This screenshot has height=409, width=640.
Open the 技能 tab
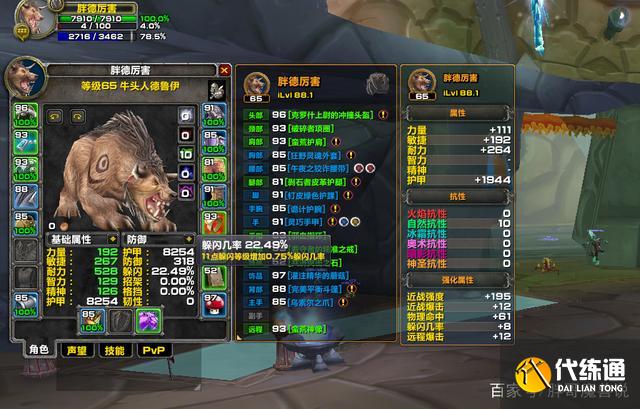[114, 351]
